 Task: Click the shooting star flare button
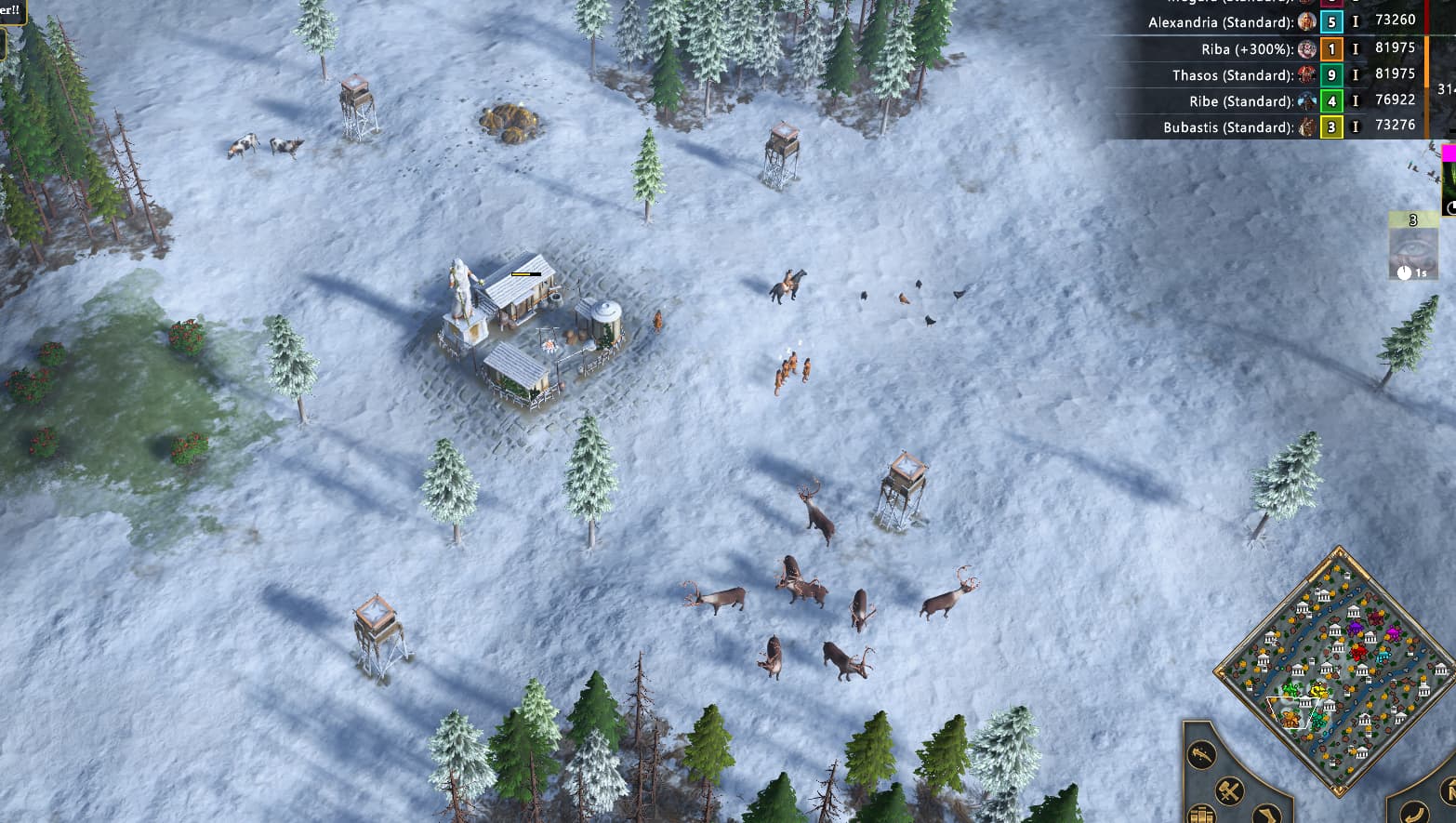pyautogui.click(x=1202, y=753)
